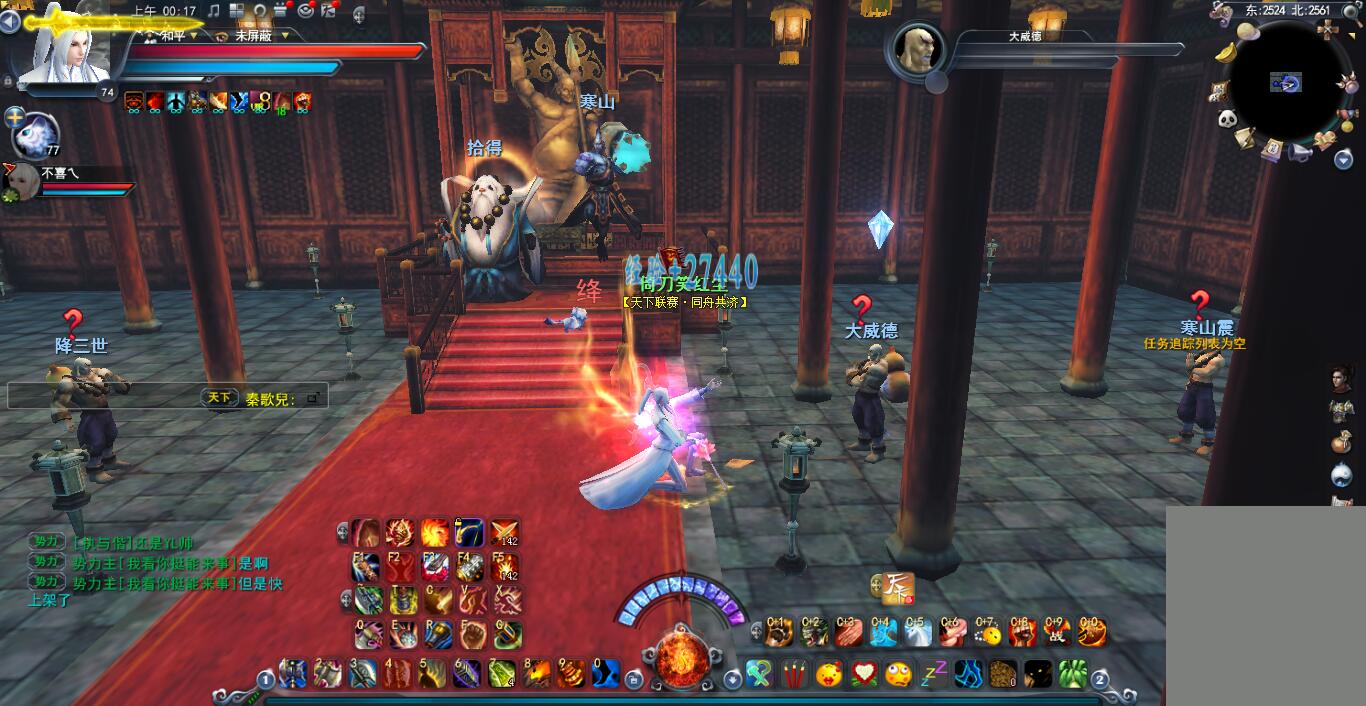Open the 未屏蔽 display filter dropdown
The height and width of the screenshot is (706, 1366).
click(257, 35)
